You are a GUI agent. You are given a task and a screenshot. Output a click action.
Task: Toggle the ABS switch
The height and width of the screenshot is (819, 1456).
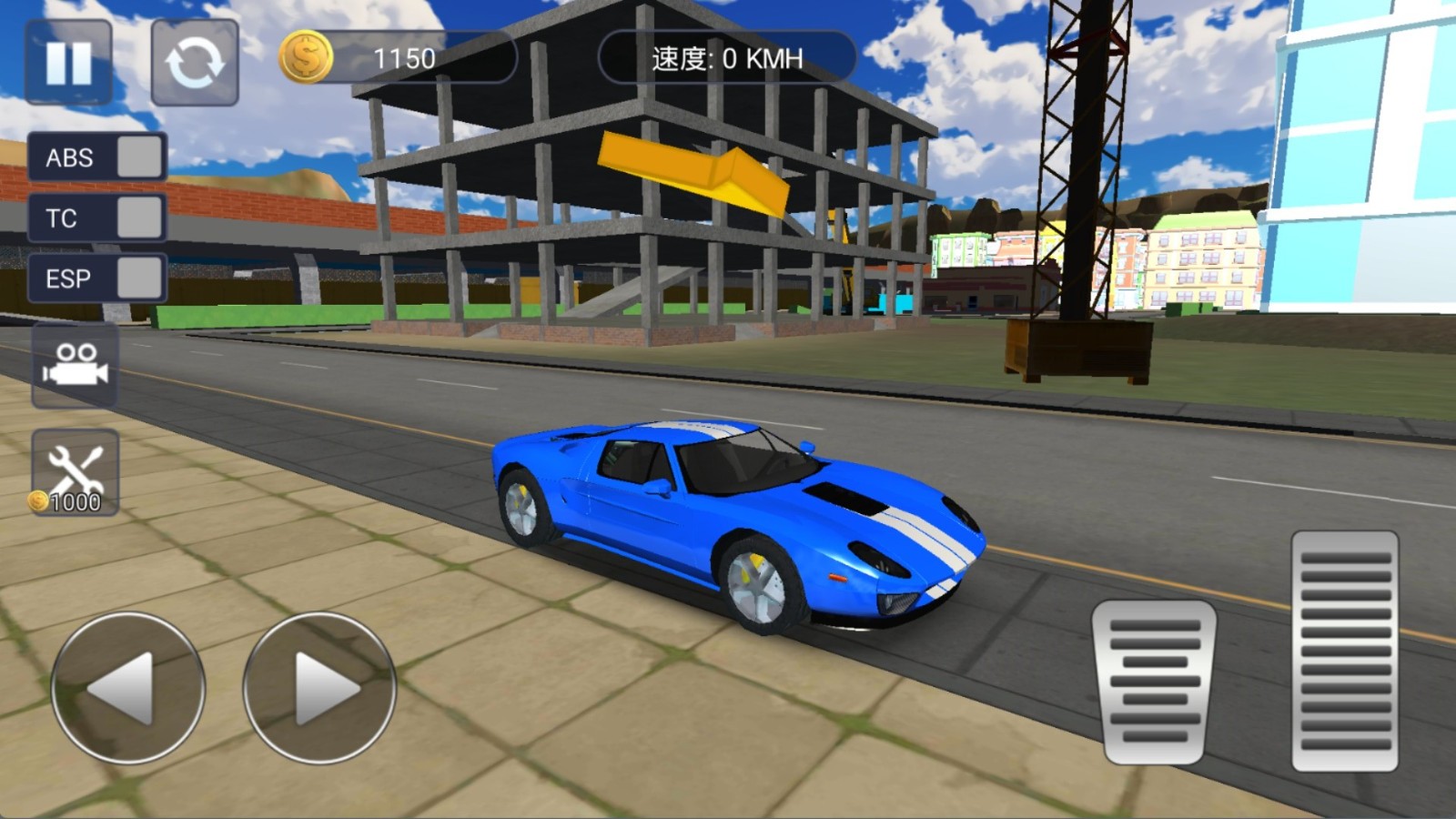click(x=138, y=157)
